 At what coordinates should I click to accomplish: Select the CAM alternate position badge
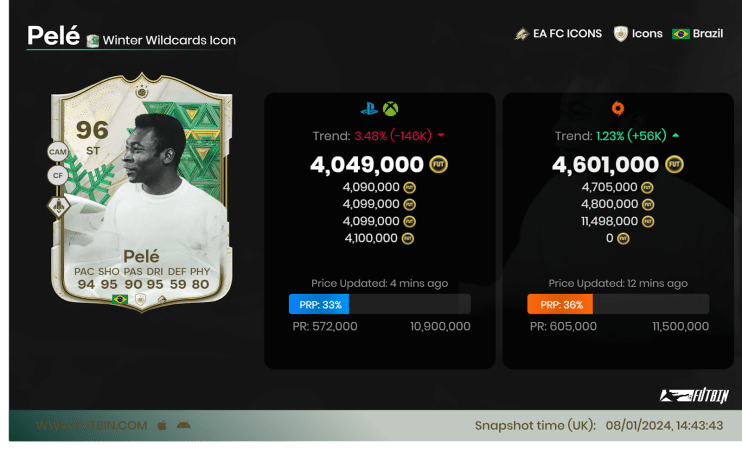tap(57, 152)
